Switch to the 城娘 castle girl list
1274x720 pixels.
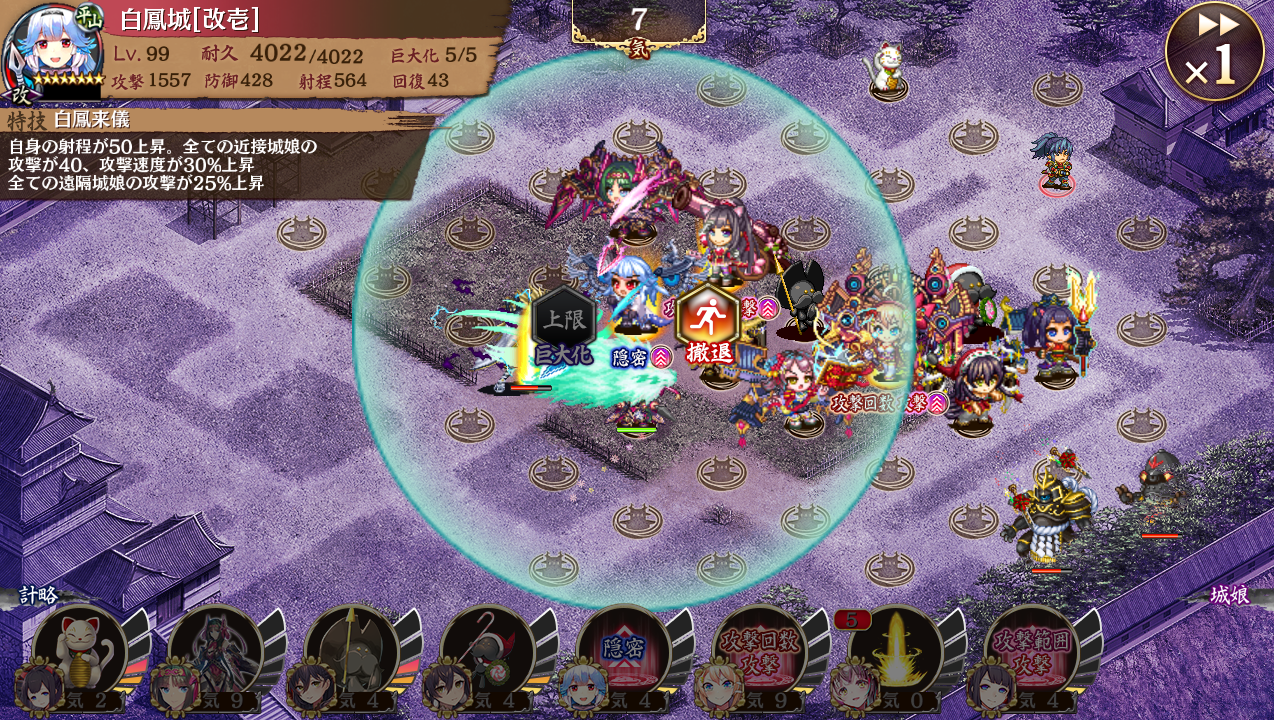point(1229,596)
